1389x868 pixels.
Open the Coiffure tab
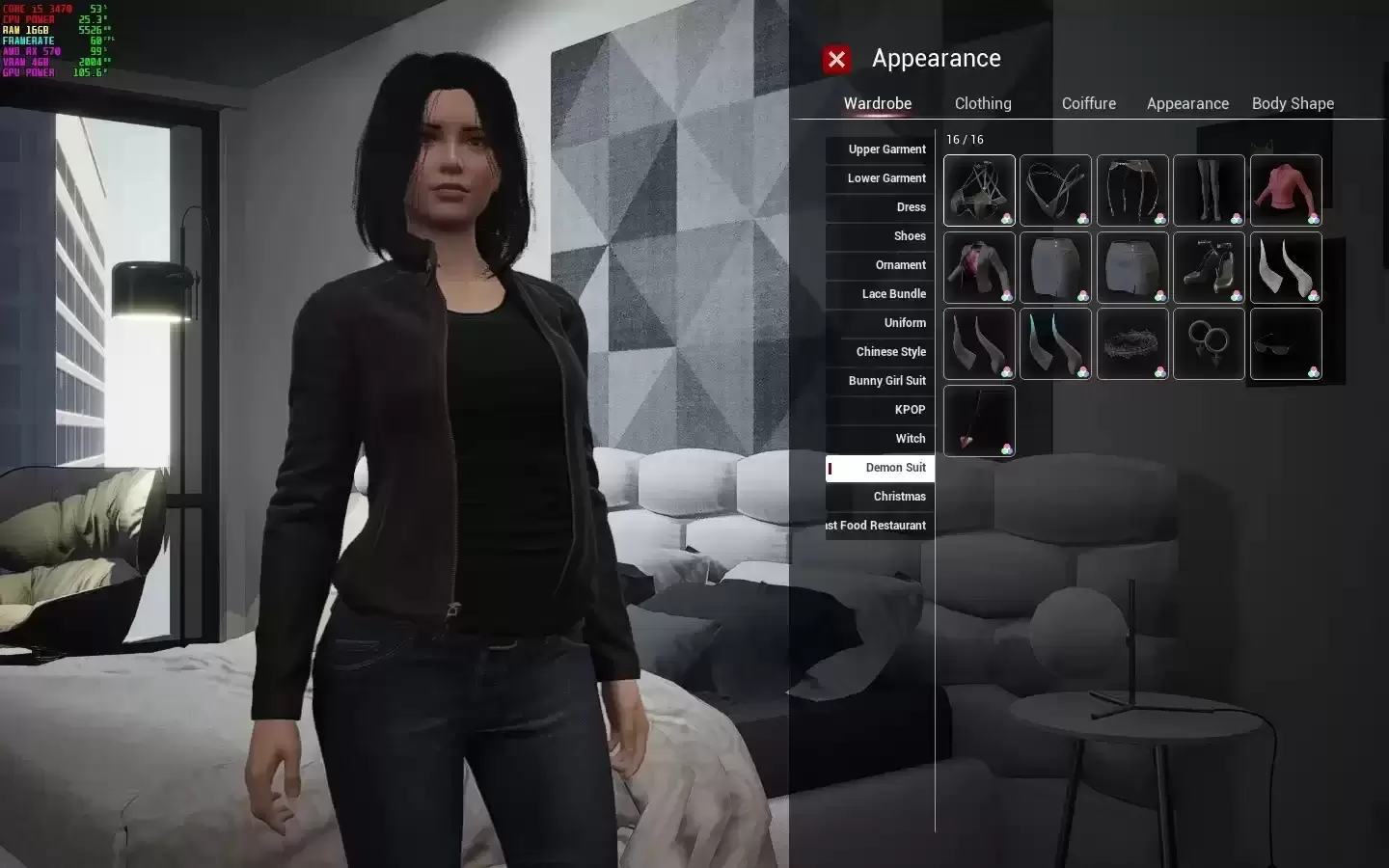(x=1088, y=103)
